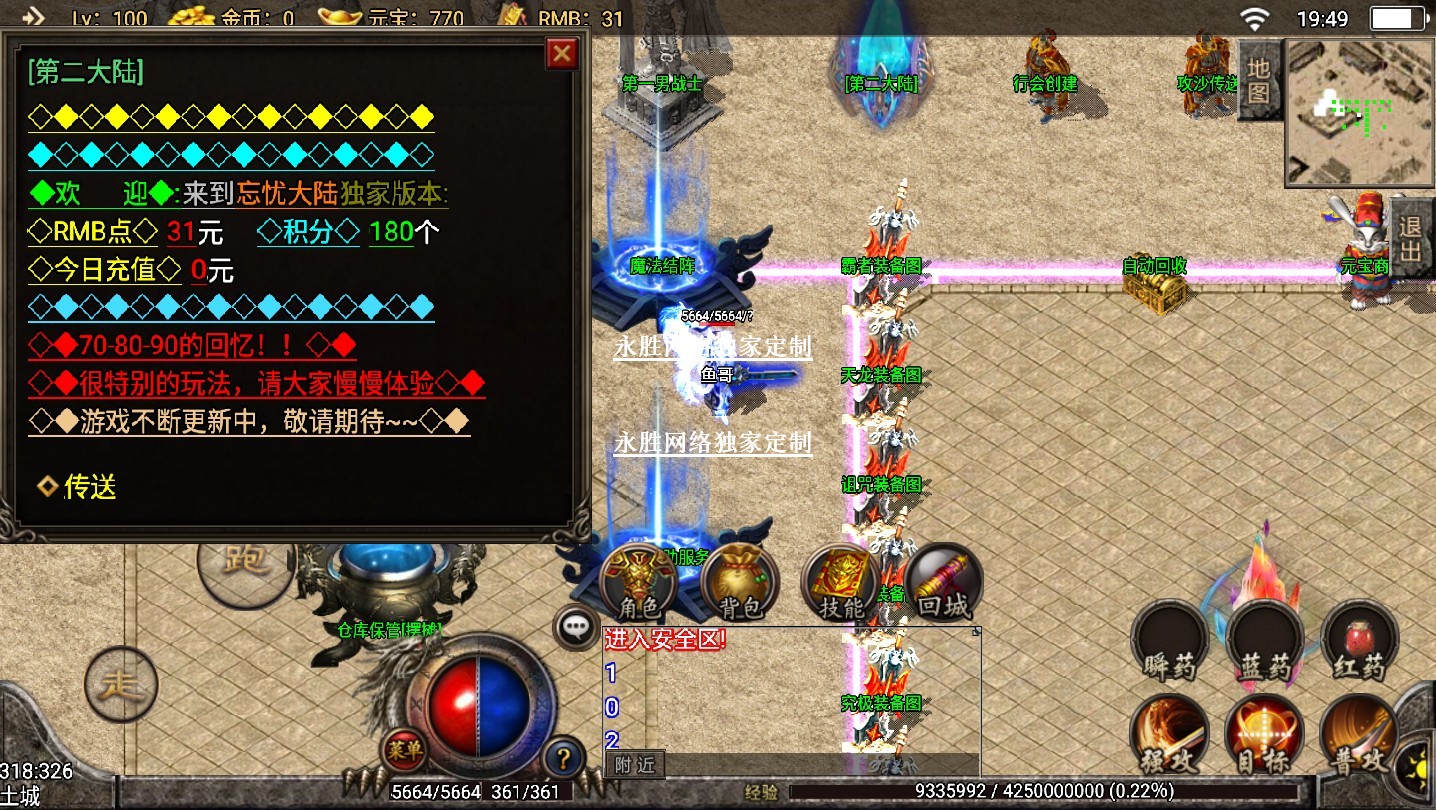Choose the 传送 teleport option
The width and height of the screenshot is (1436, 810).
point(79,487)
